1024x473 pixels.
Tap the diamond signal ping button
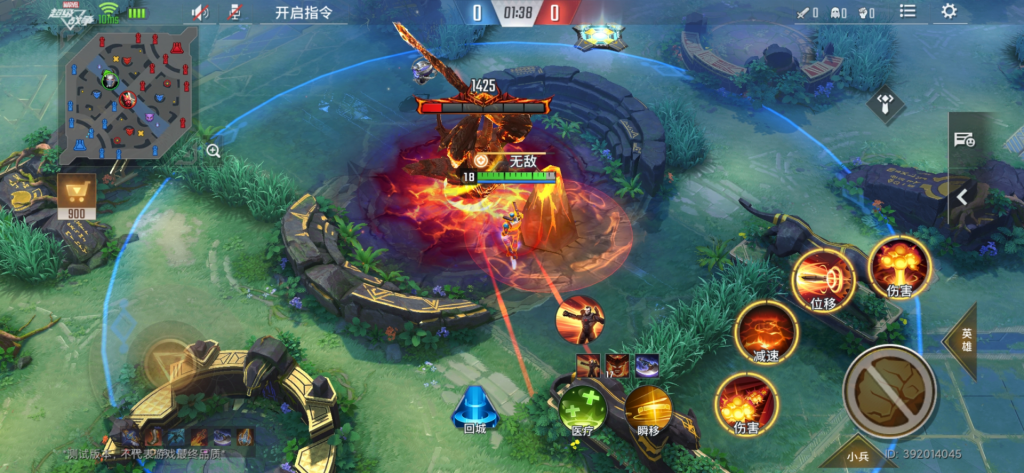885,103
